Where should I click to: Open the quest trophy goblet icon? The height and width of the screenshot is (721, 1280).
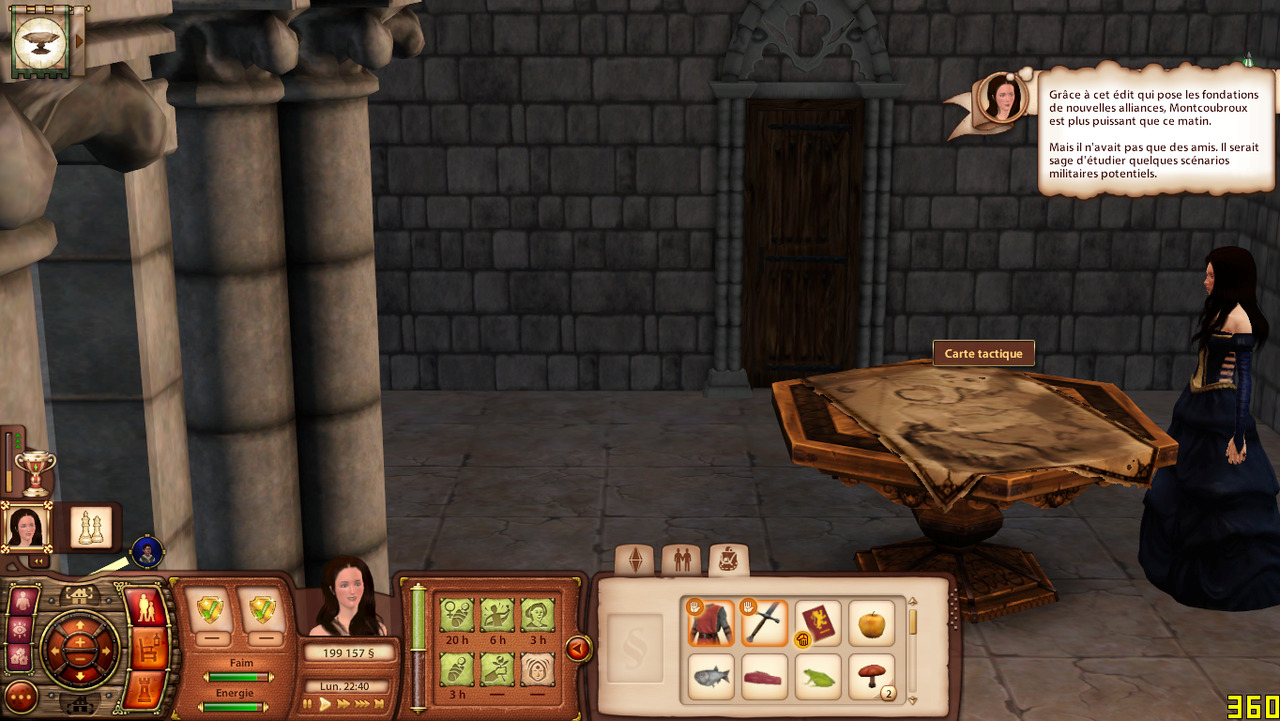[35, 471]
